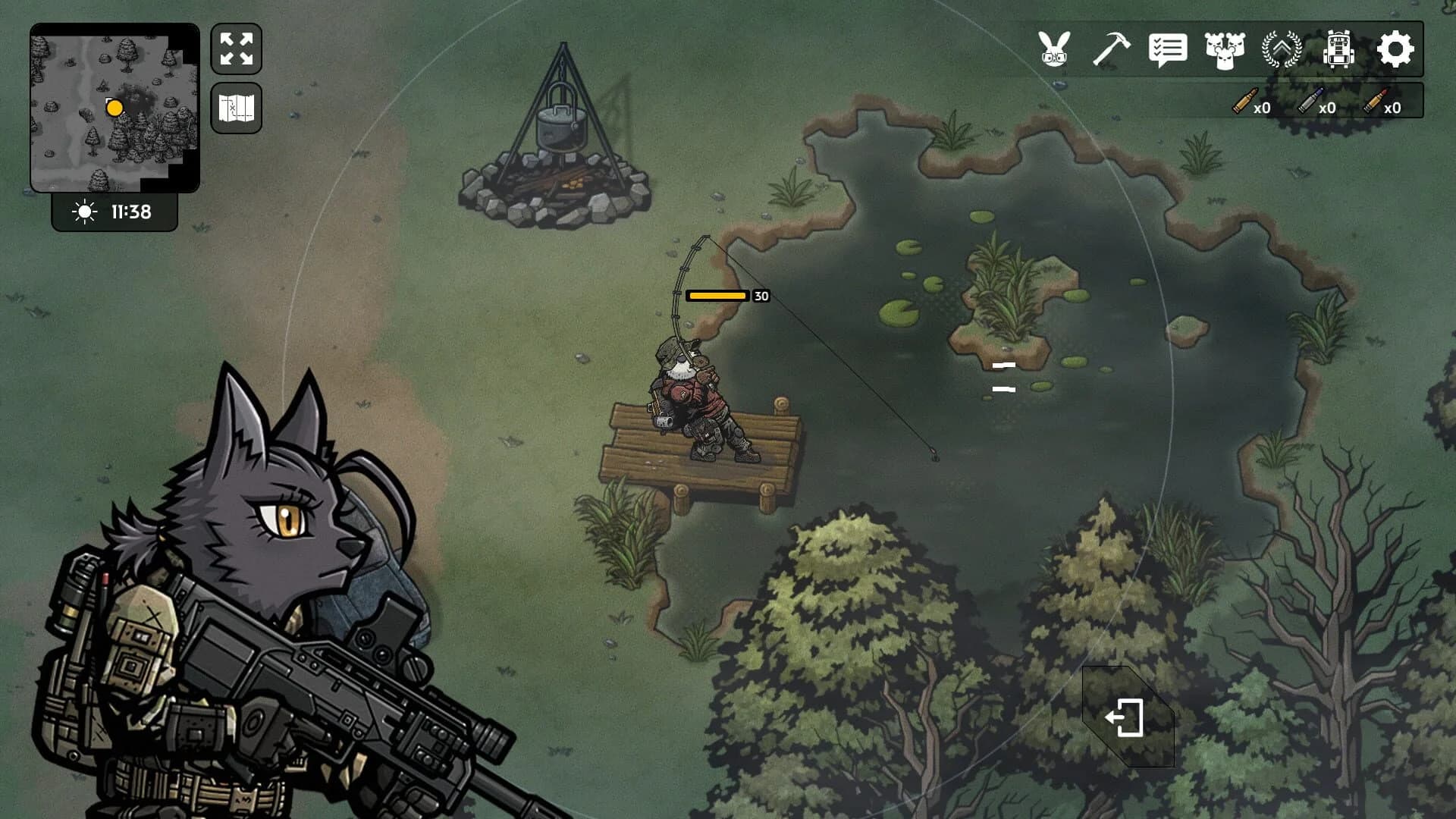Open the settings gear icon
1456x819 pixels.
(x=1397, y=50)
